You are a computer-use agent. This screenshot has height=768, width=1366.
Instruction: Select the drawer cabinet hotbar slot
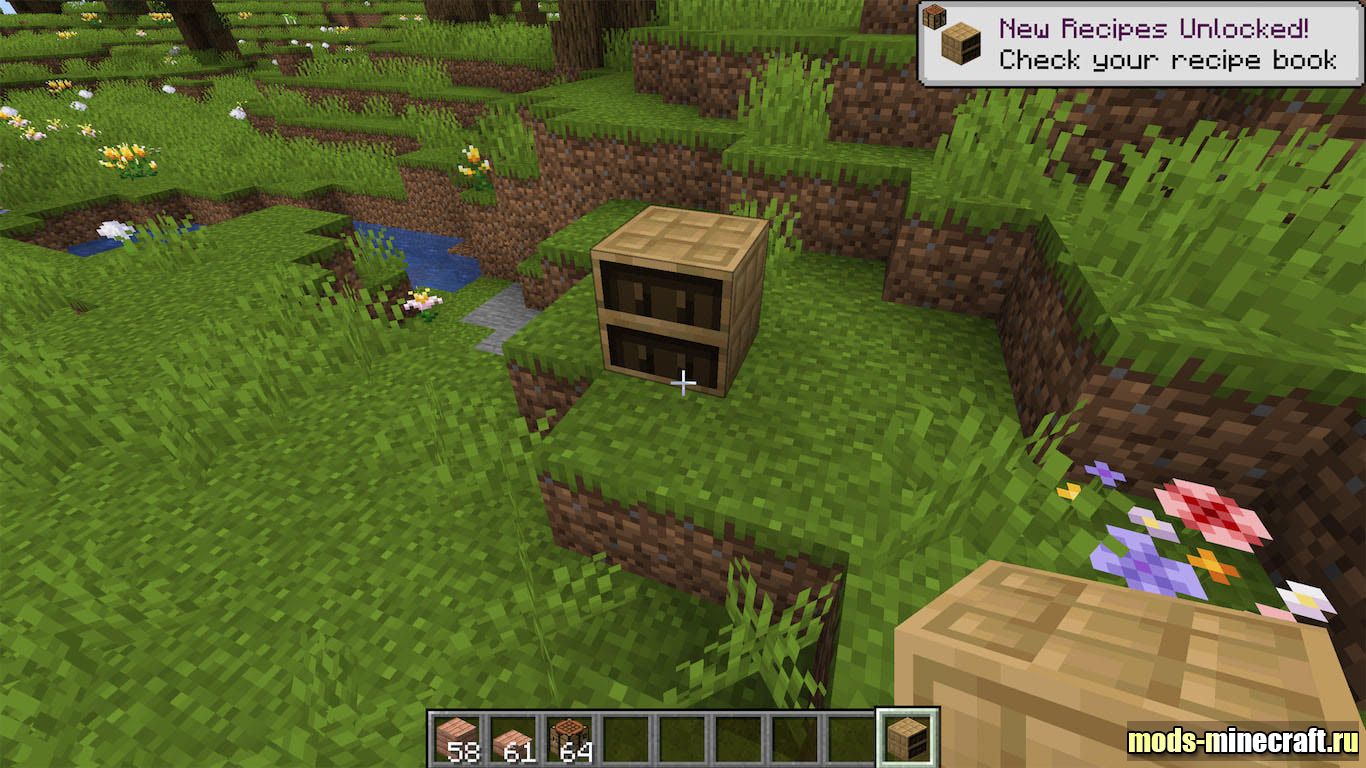(908, 738)
